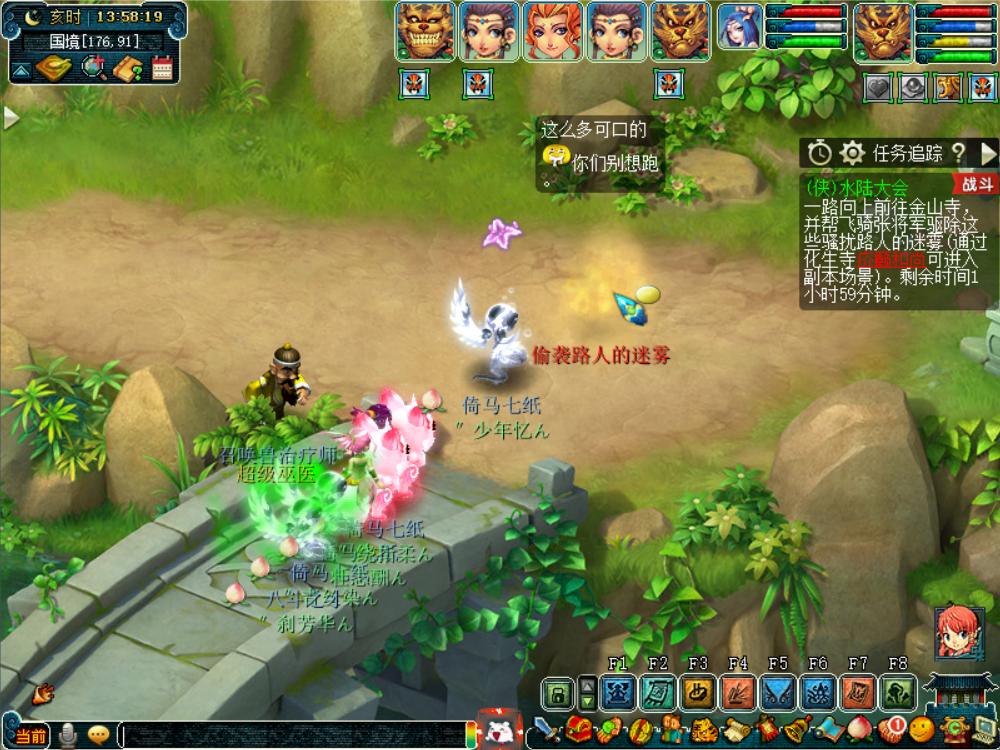Use the F4 orange skill icon
This screenshot has height=750, width=1000.
click(x=738, y=692)
